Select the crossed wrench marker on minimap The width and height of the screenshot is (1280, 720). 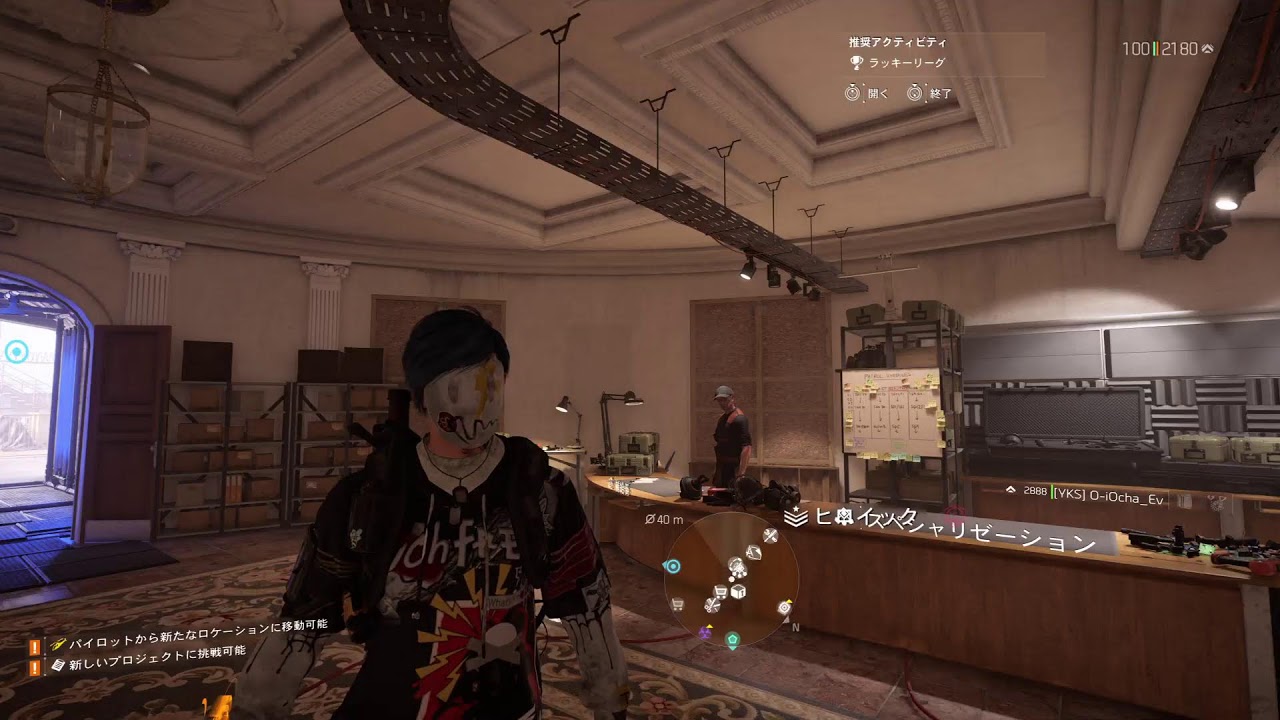pos(771,536)
